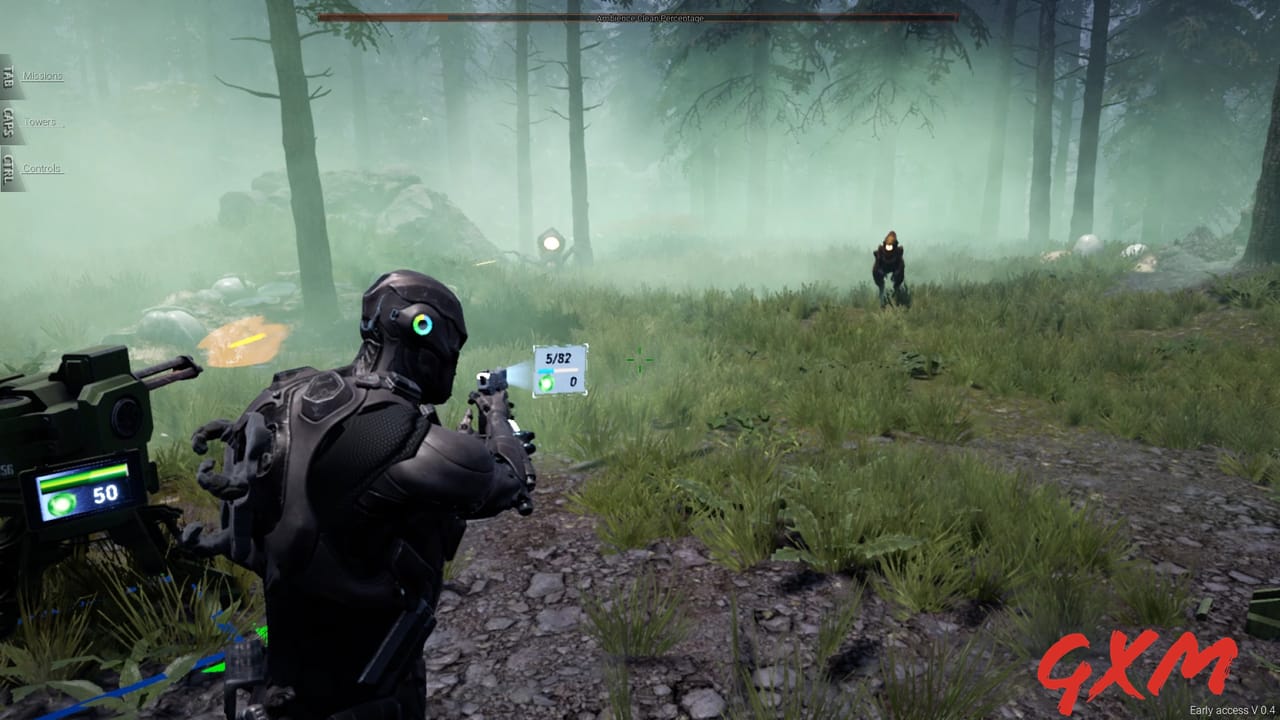Image resolution: width=1280 pixels, height=720 pixels.
Task: Click the pistol's flashlight beam
Action: [520, 375]
